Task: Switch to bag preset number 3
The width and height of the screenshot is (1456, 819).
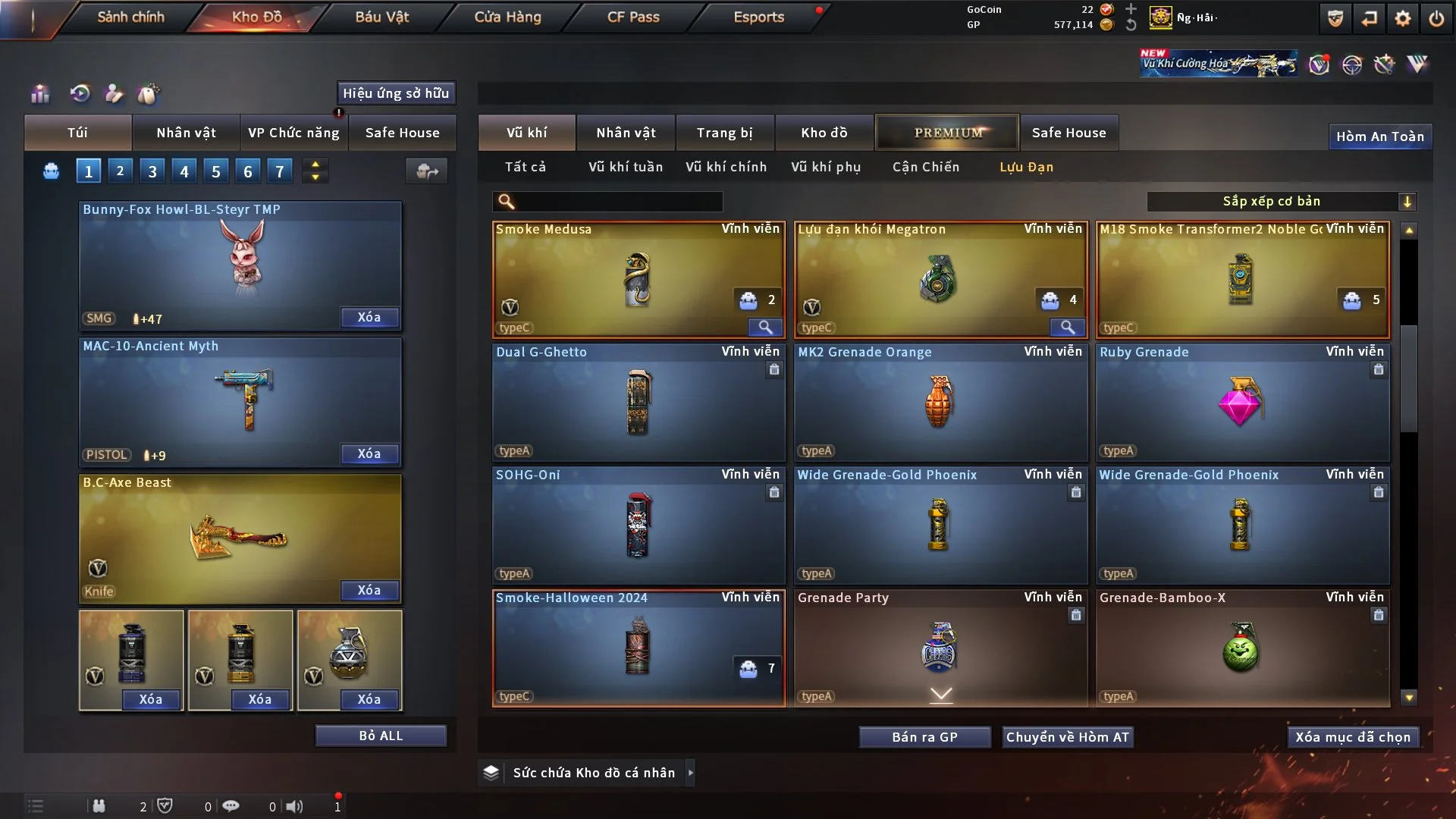Action: pos(152,171)
